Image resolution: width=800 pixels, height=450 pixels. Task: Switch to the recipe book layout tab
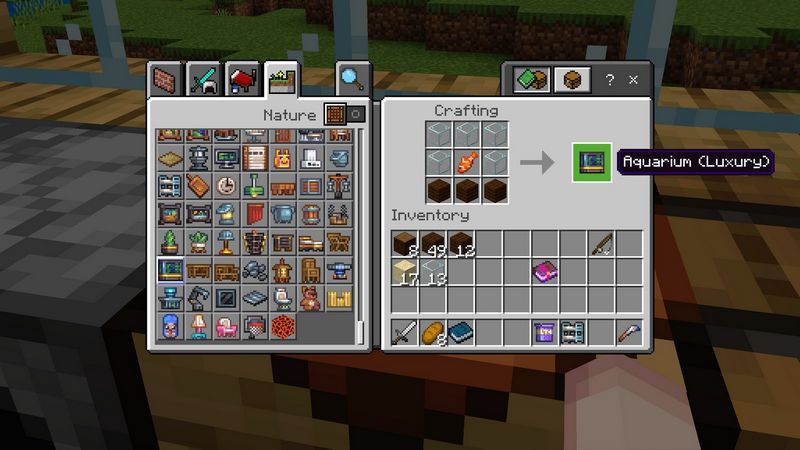pyautogui.click(x=531, y=80)
